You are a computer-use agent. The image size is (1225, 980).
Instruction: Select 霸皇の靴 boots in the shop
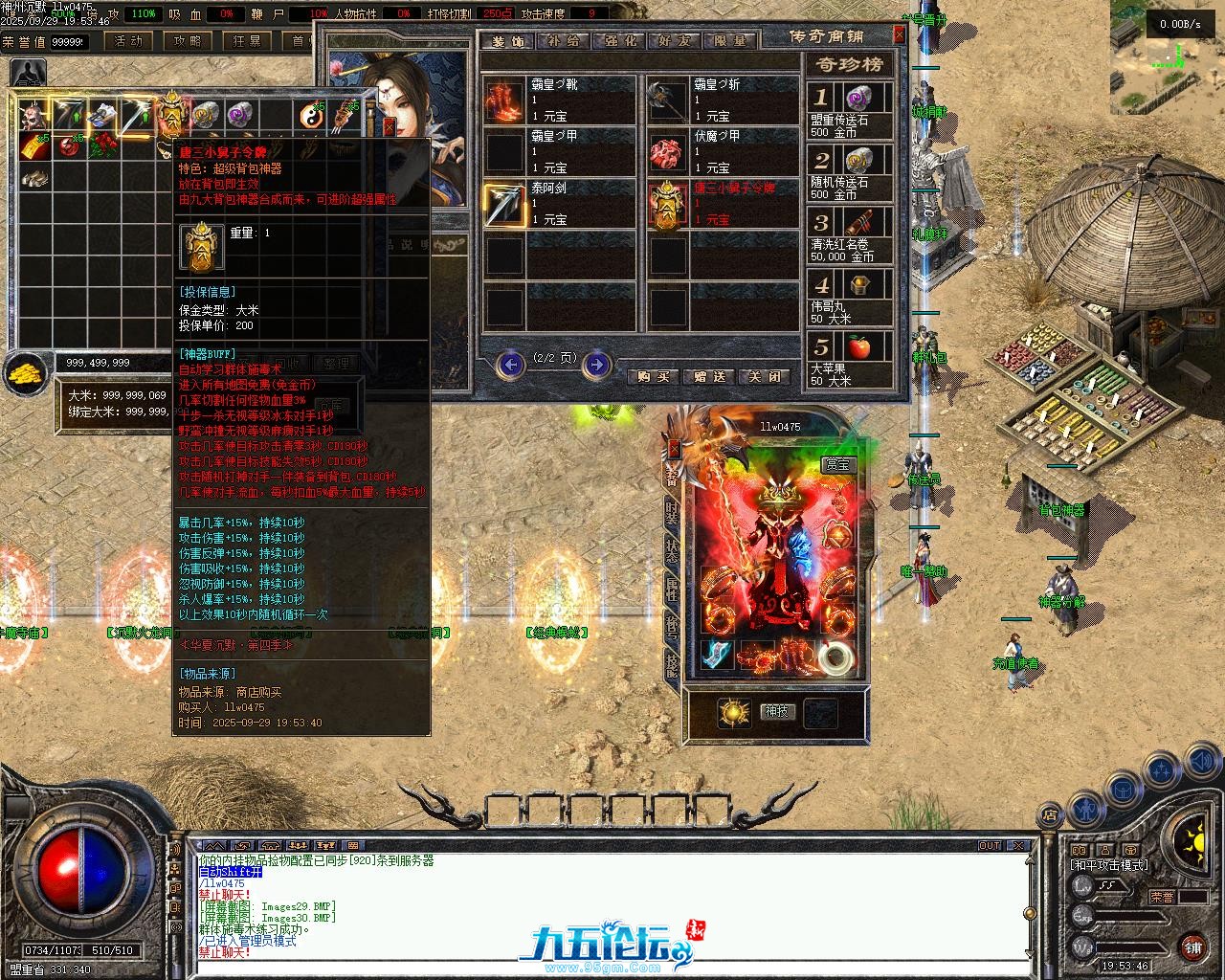pyautogui.click(x=501, y=100)
